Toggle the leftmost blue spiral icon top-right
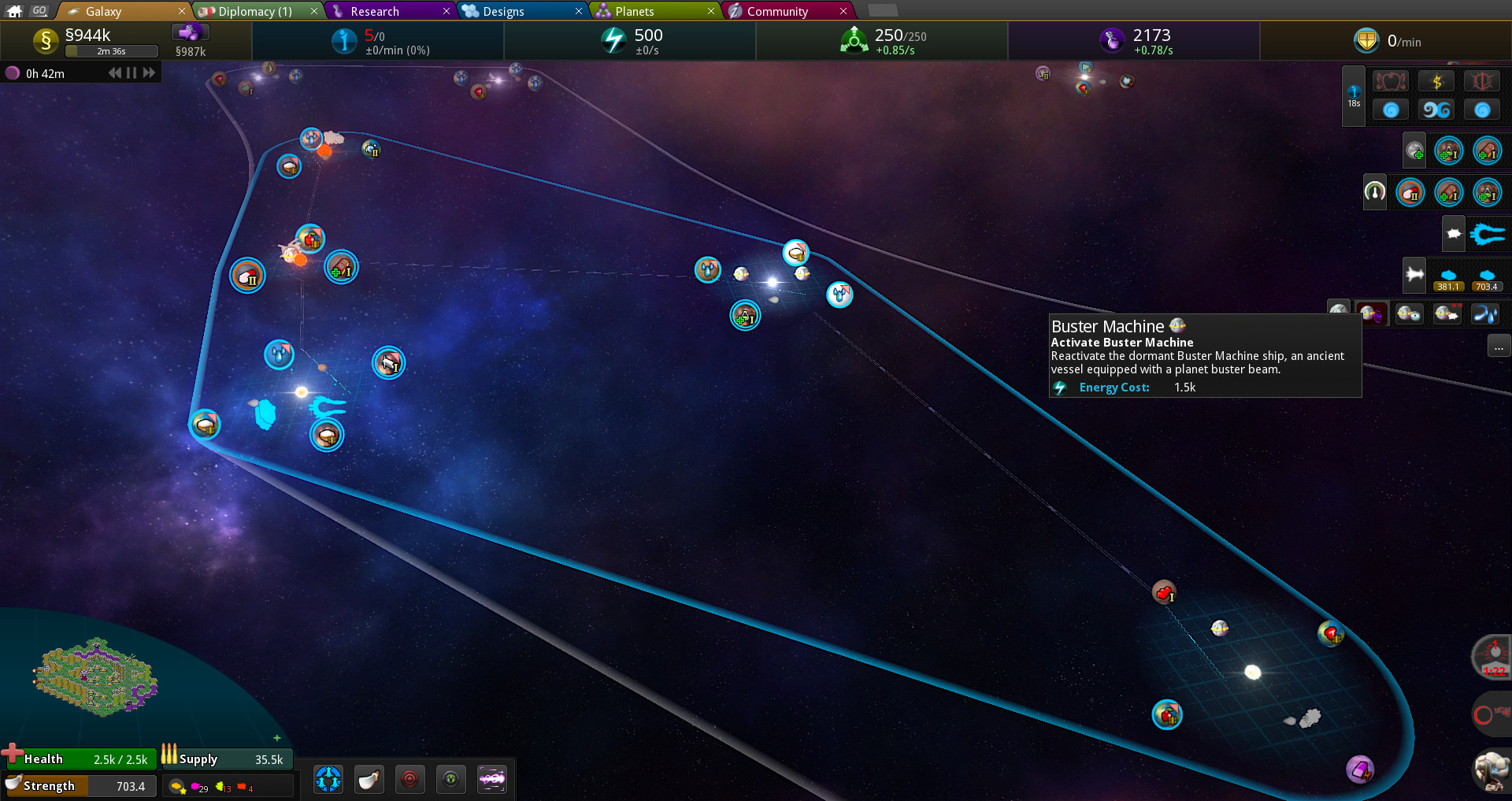Viewport: 1512px width, 801px height. pyautogui.click(x=1390, y=109)
